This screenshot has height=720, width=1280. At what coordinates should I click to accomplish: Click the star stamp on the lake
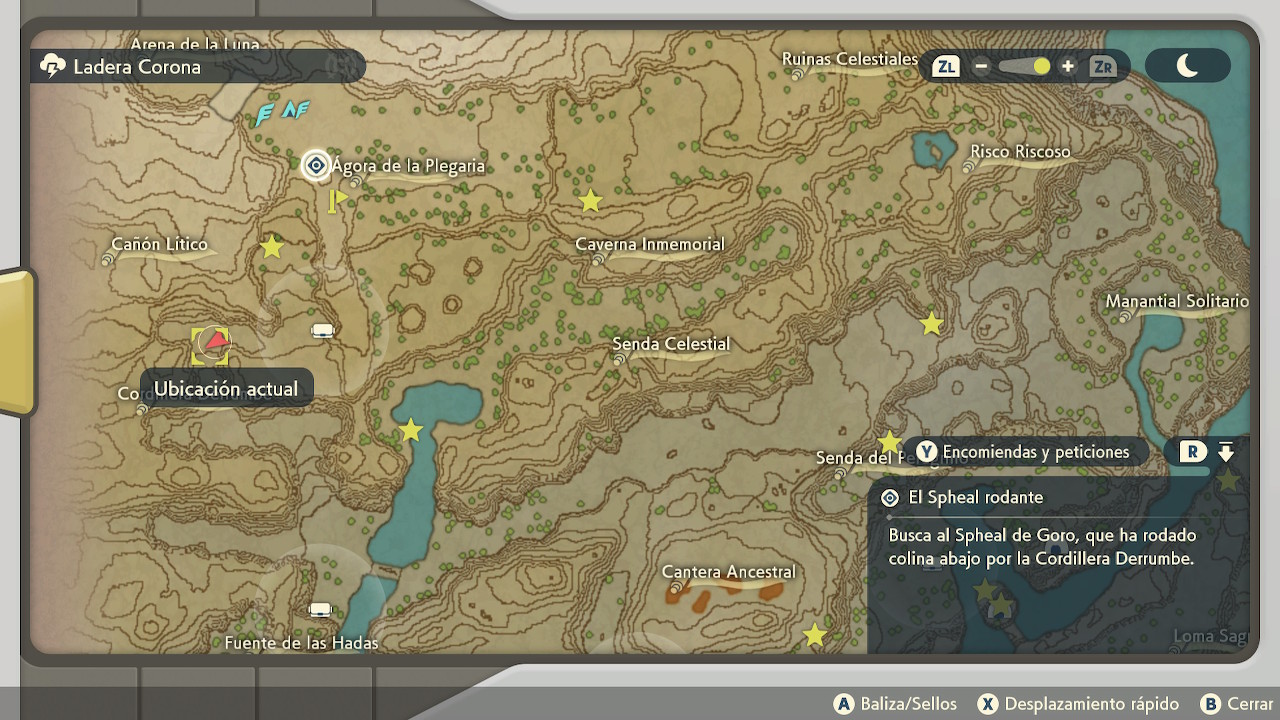point(411,431)
